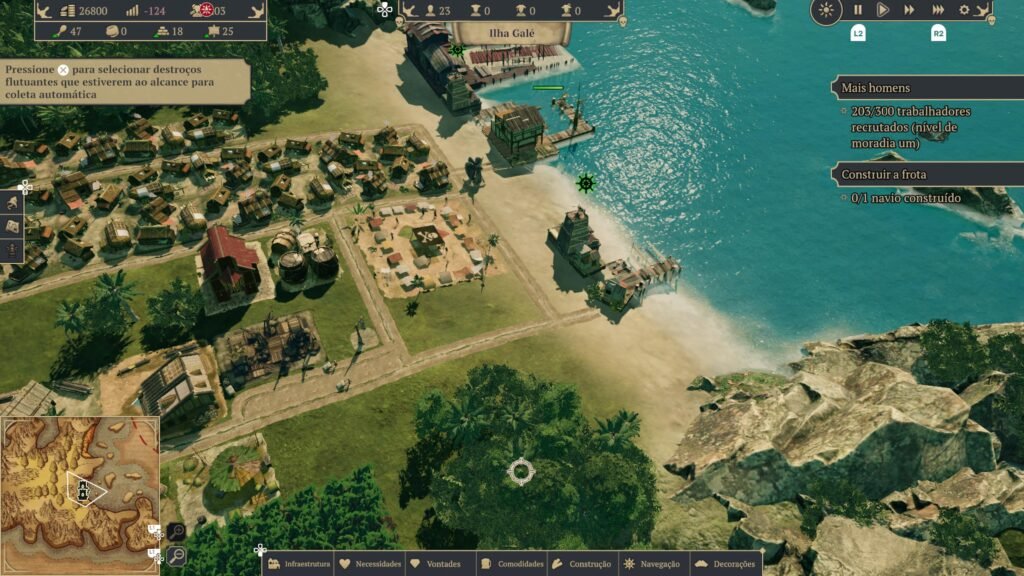
Task: Show the Decorações category
Action: tap(725, 564)
